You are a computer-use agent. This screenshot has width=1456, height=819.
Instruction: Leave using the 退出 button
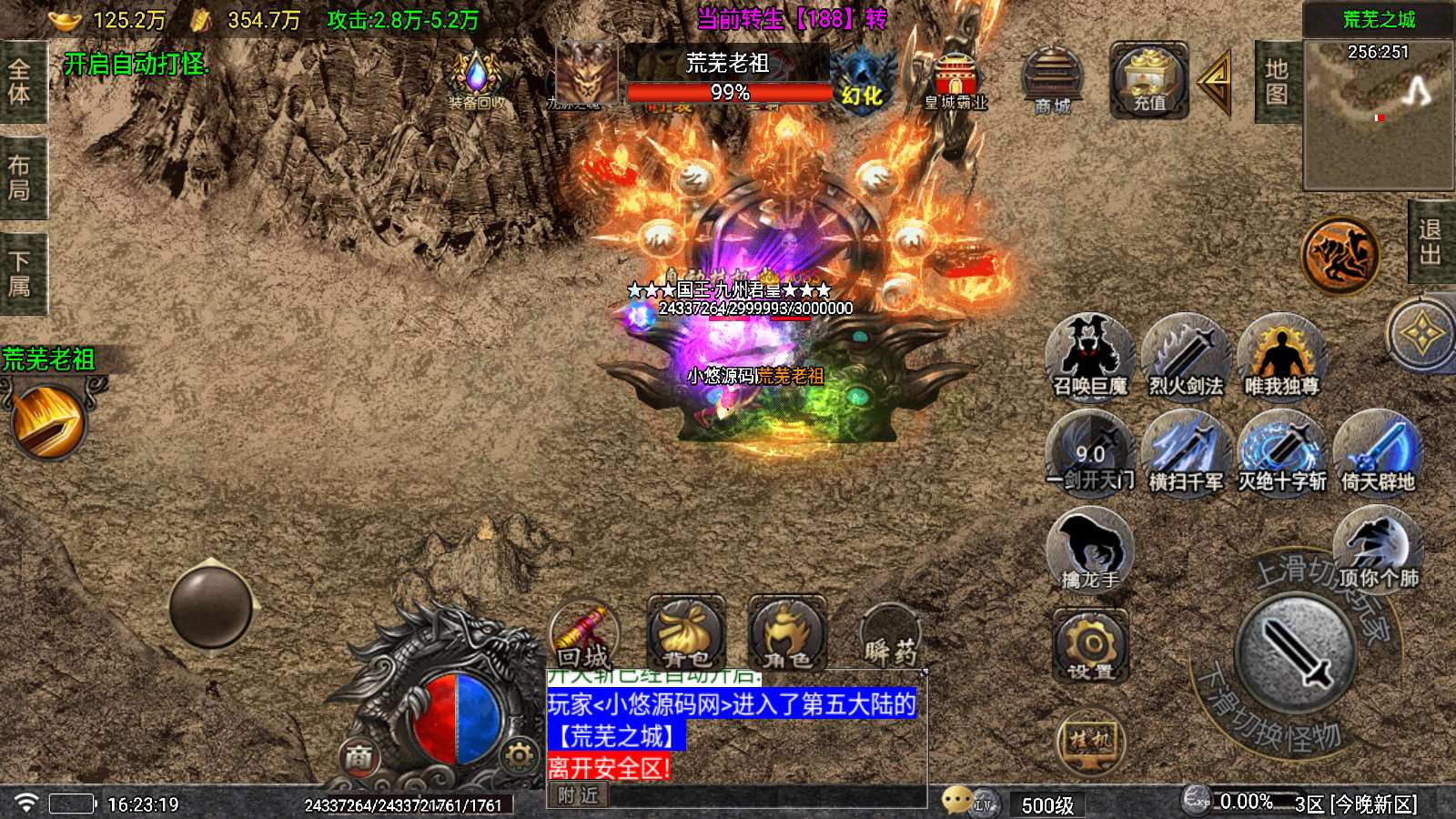click(x=1431, y=243)
